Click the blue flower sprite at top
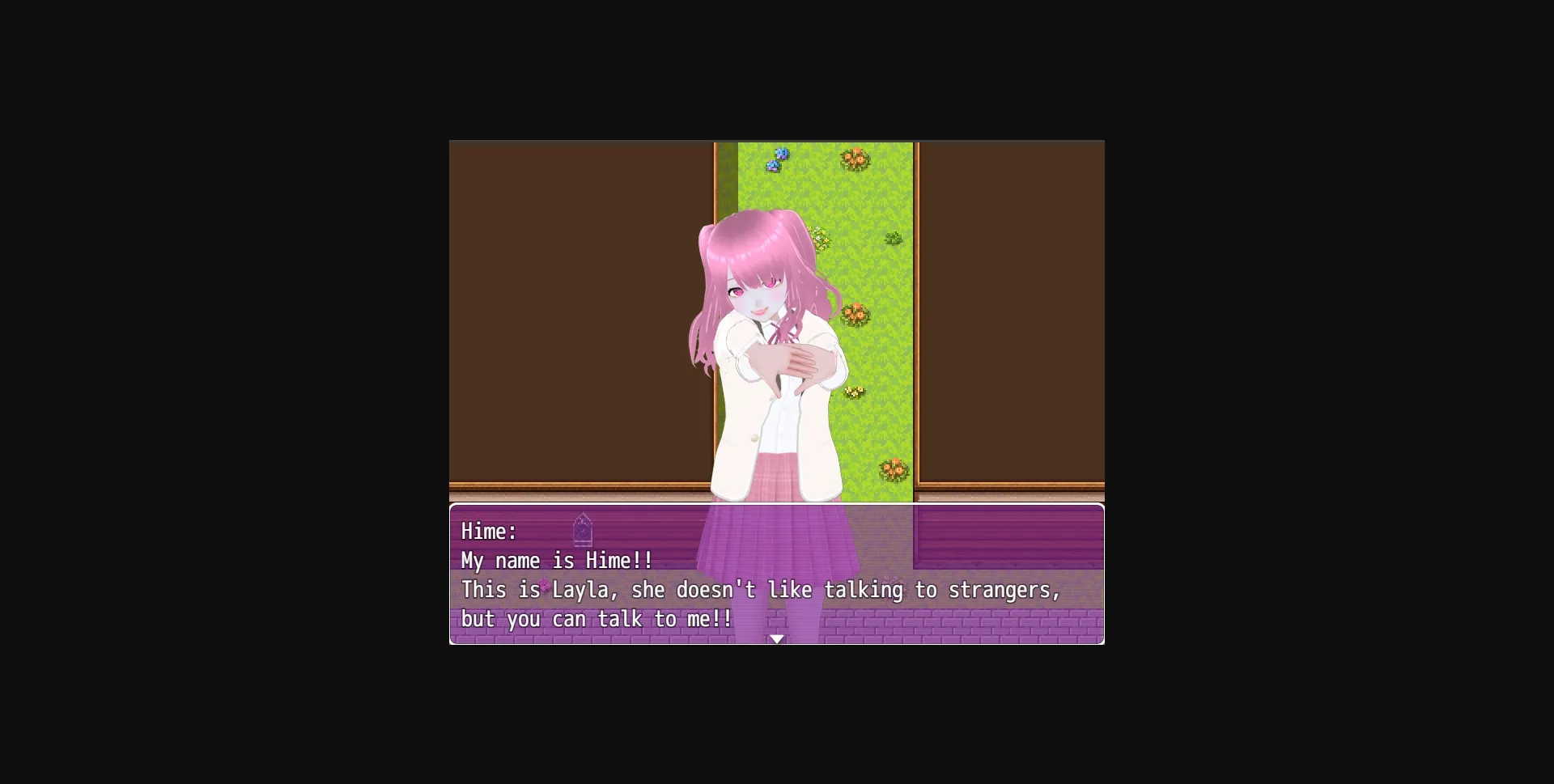Screen dimensions: 1554x784 pos(777,159)
